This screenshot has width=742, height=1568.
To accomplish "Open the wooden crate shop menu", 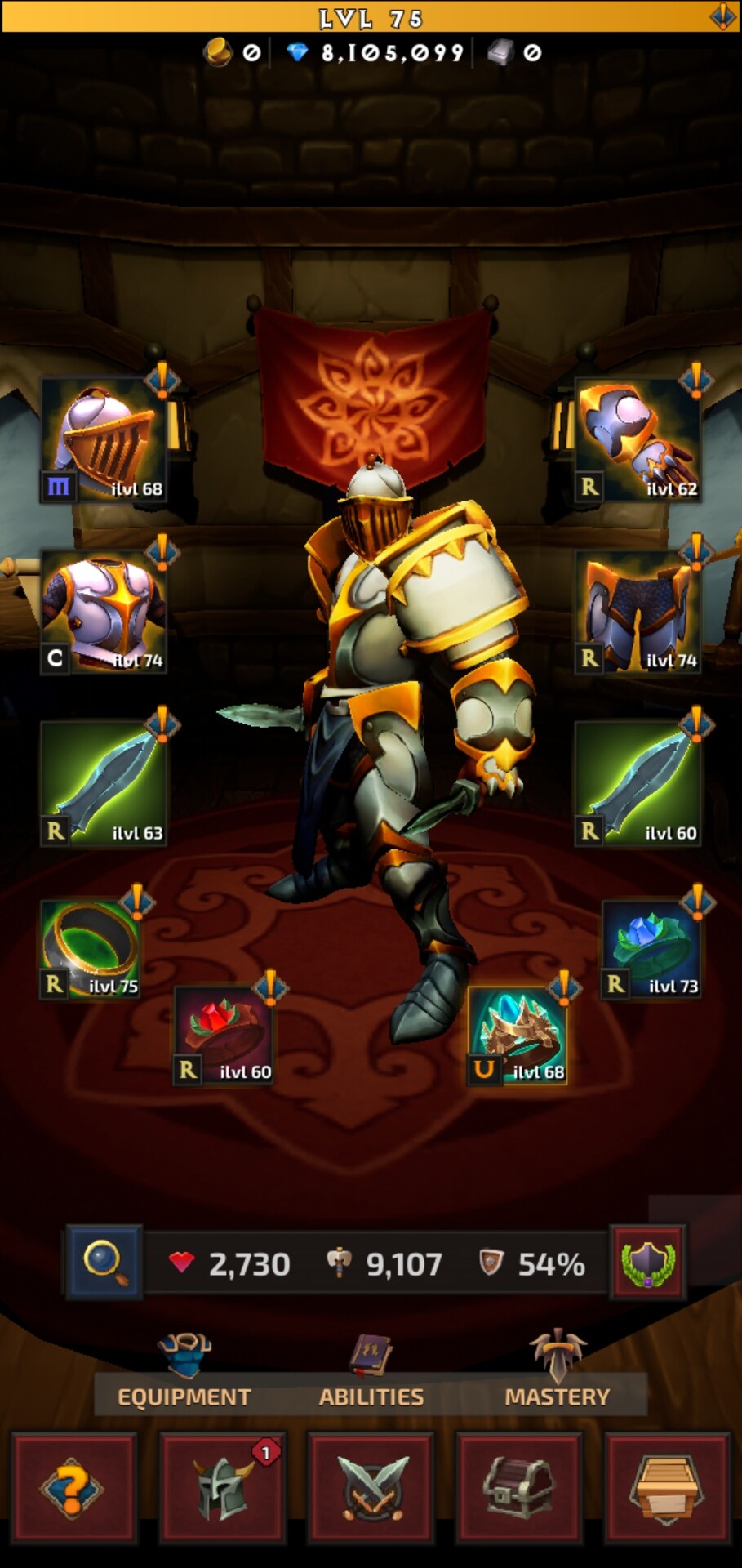I will click(667, 1488).
